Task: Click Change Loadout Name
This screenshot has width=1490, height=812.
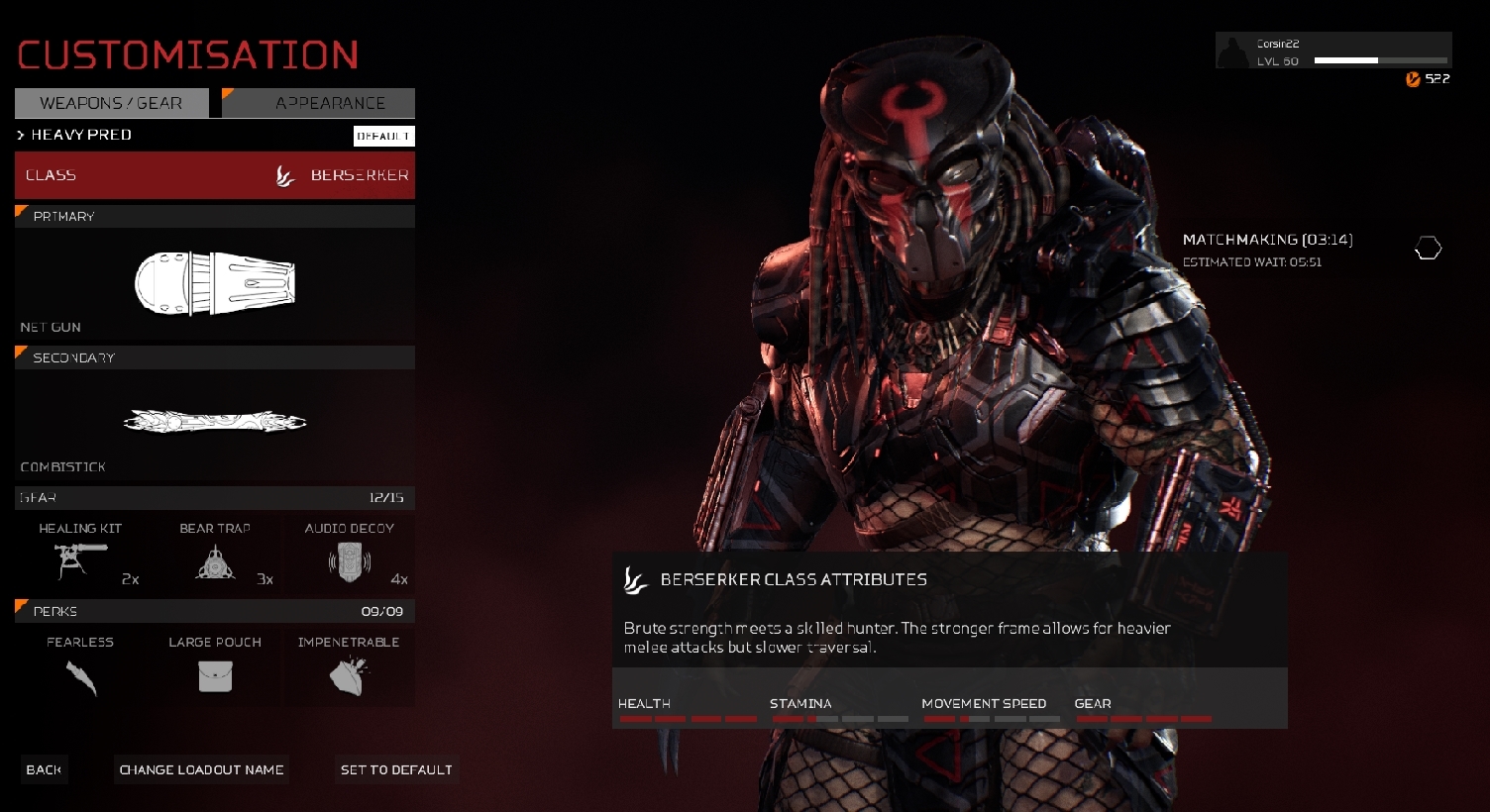Action: [201, 769]
